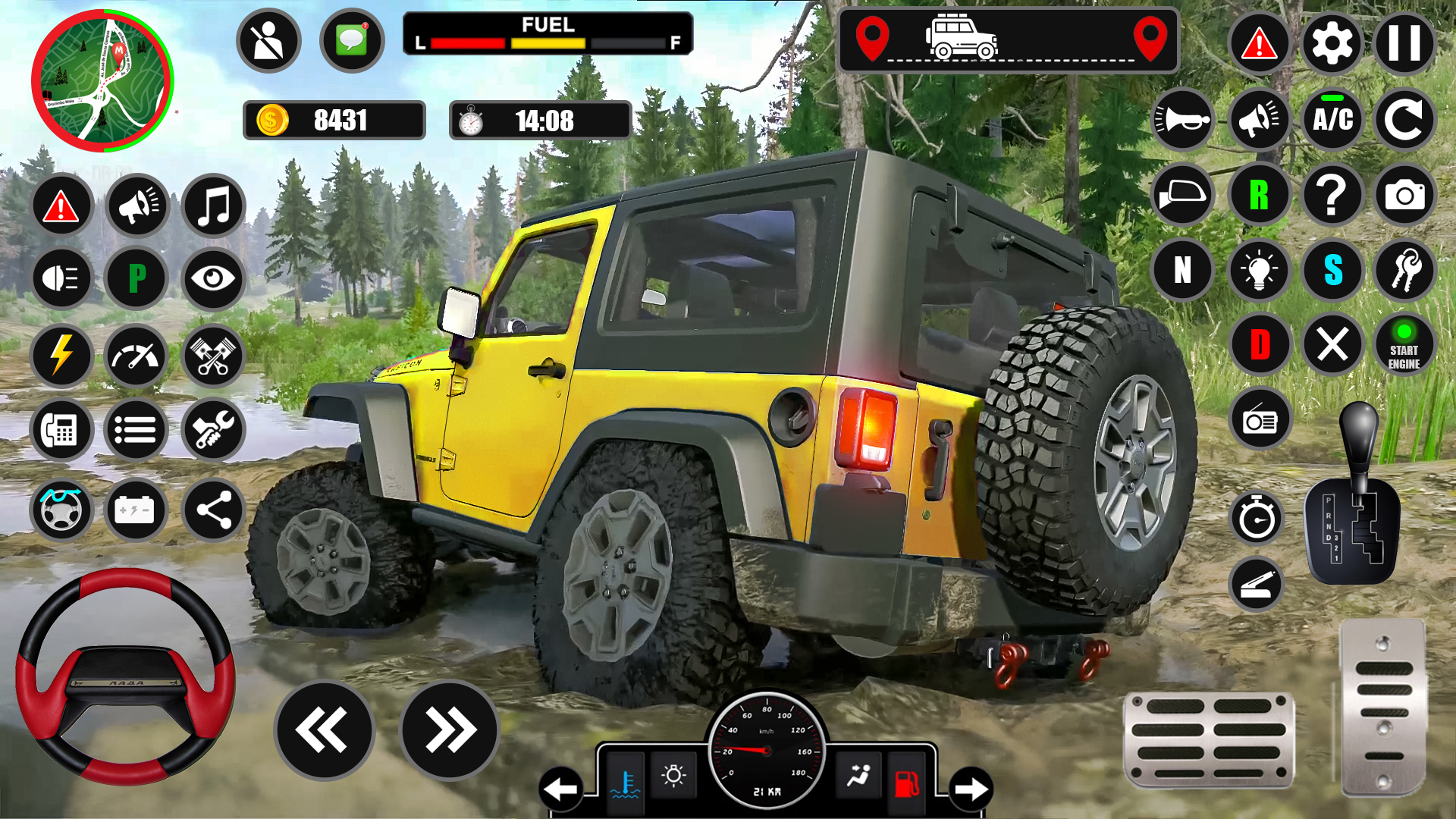The height and width of the screenshot is (819, 1456).
Task: Shift into Reverse with the R gear
Action: tap(1258, 195)
